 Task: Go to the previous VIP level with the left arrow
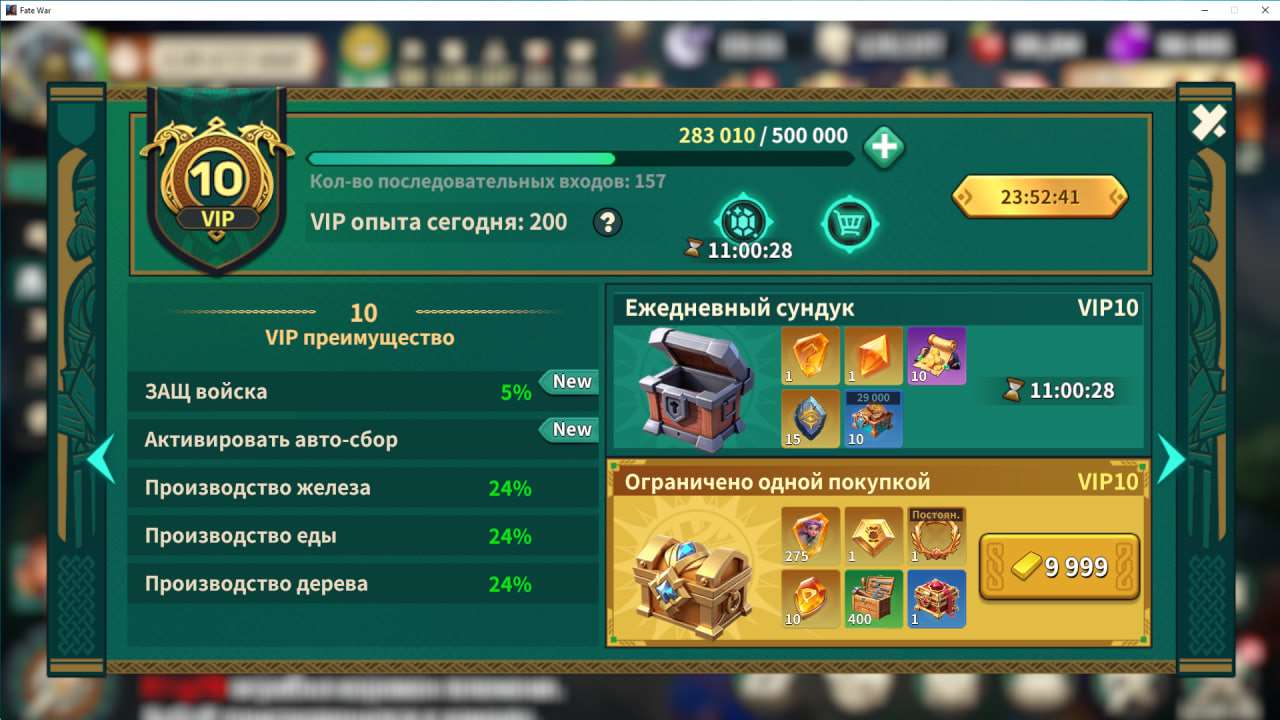pos(102,458)
